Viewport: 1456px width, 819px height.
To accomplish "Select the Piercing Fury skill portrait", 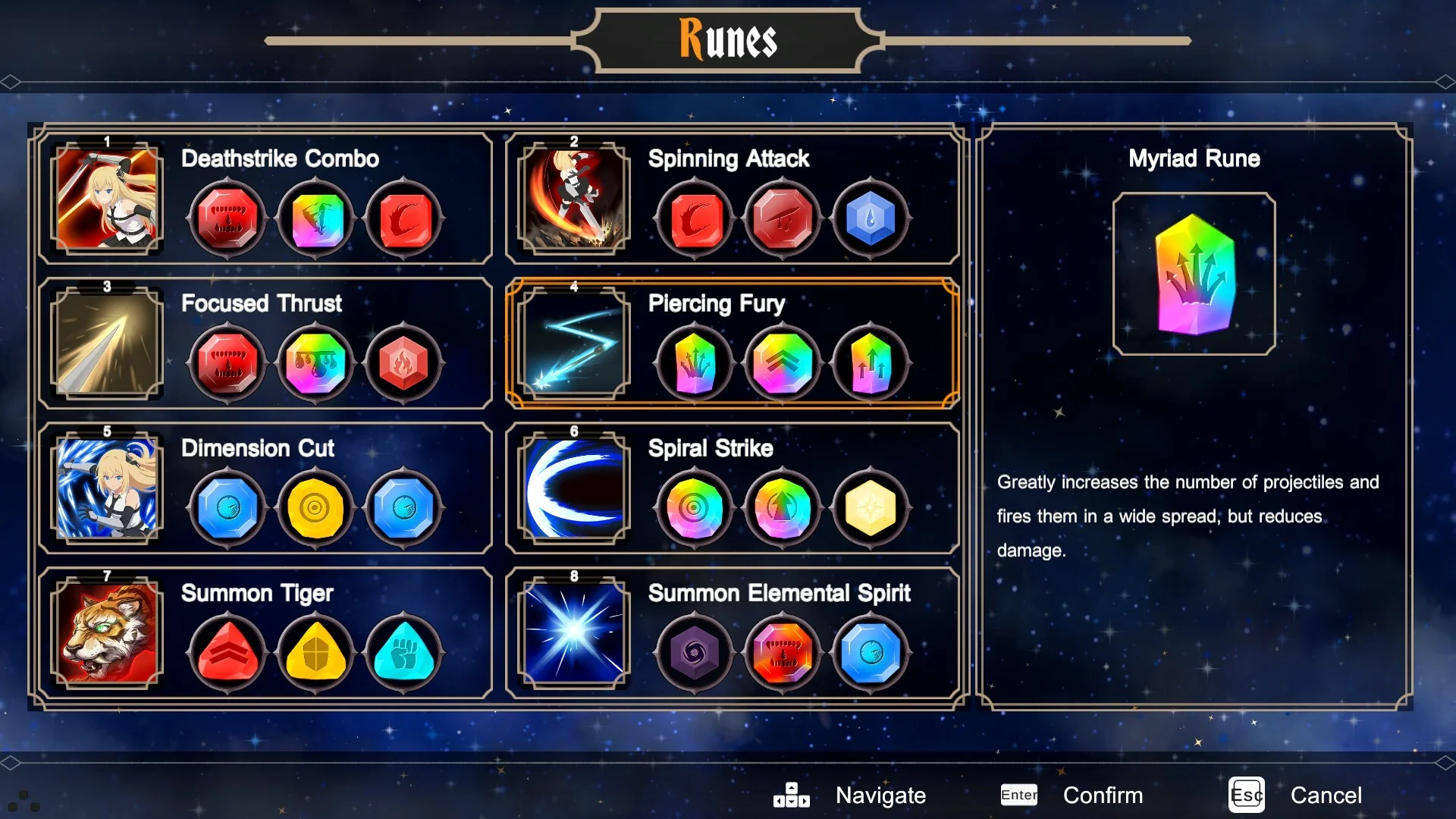I will click(x=574, y=344).
